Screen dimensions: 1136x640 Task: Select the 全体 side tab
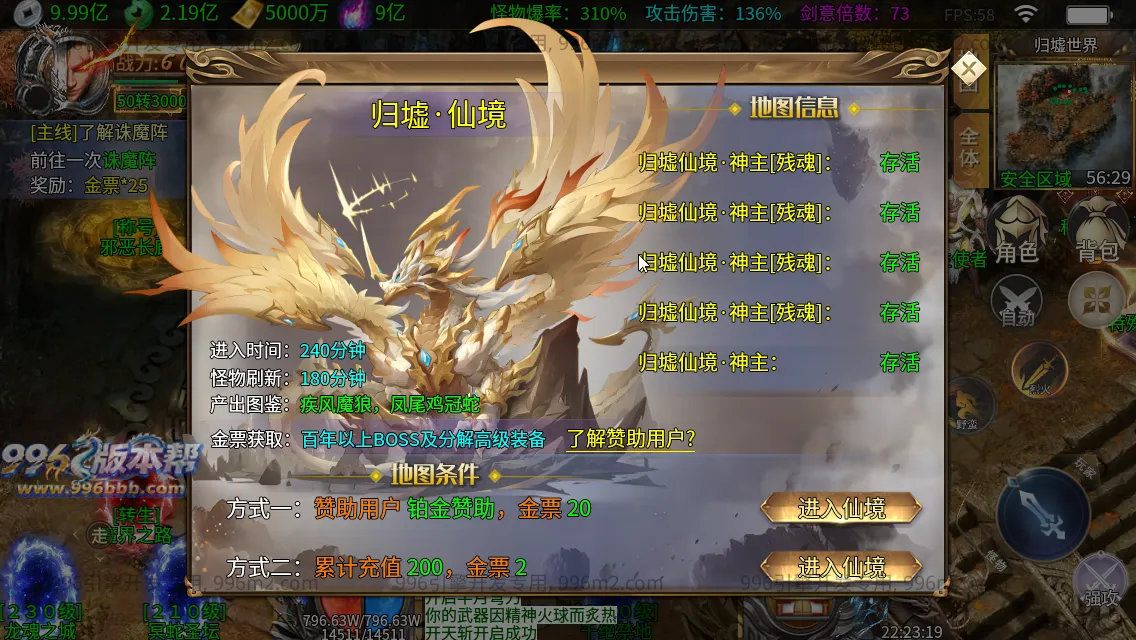(x=969, y=147)
